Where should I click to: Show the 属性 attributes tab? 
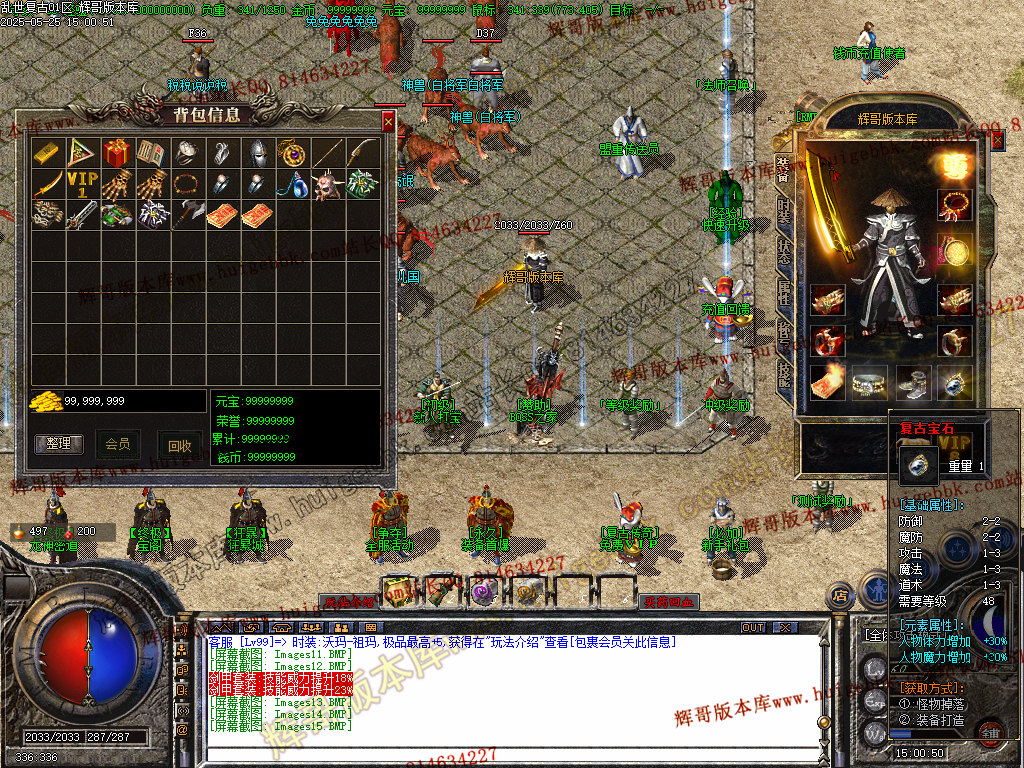785,293
